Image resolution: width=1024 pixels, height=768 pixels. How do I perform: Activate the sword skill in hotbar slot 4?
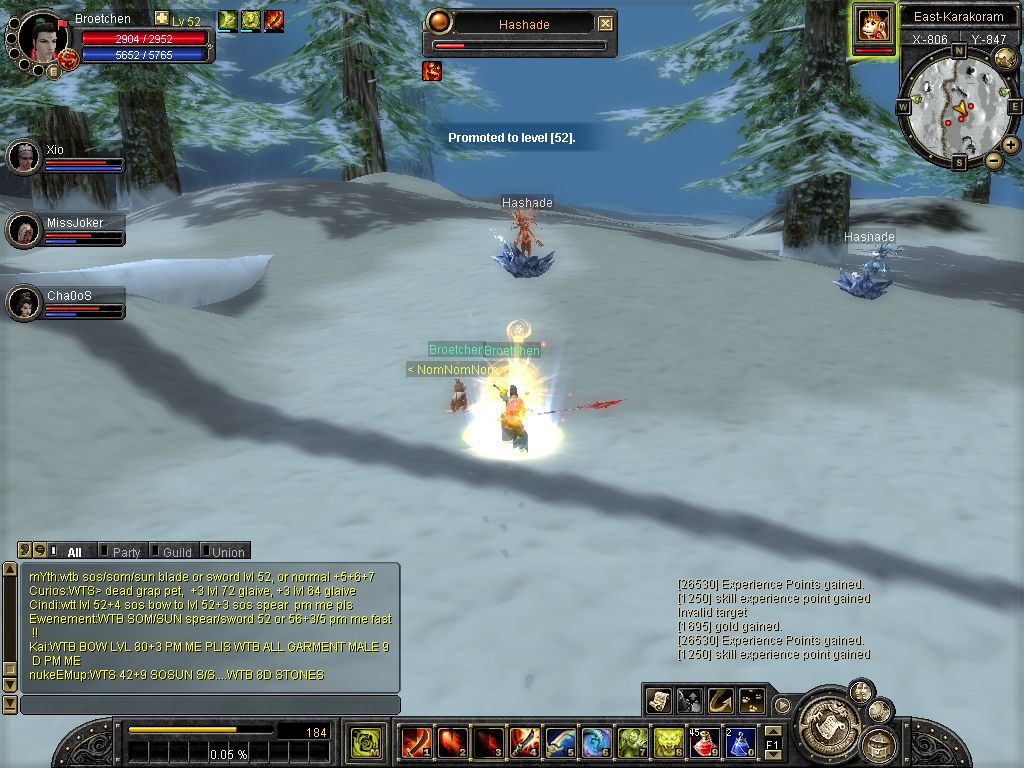524,743
